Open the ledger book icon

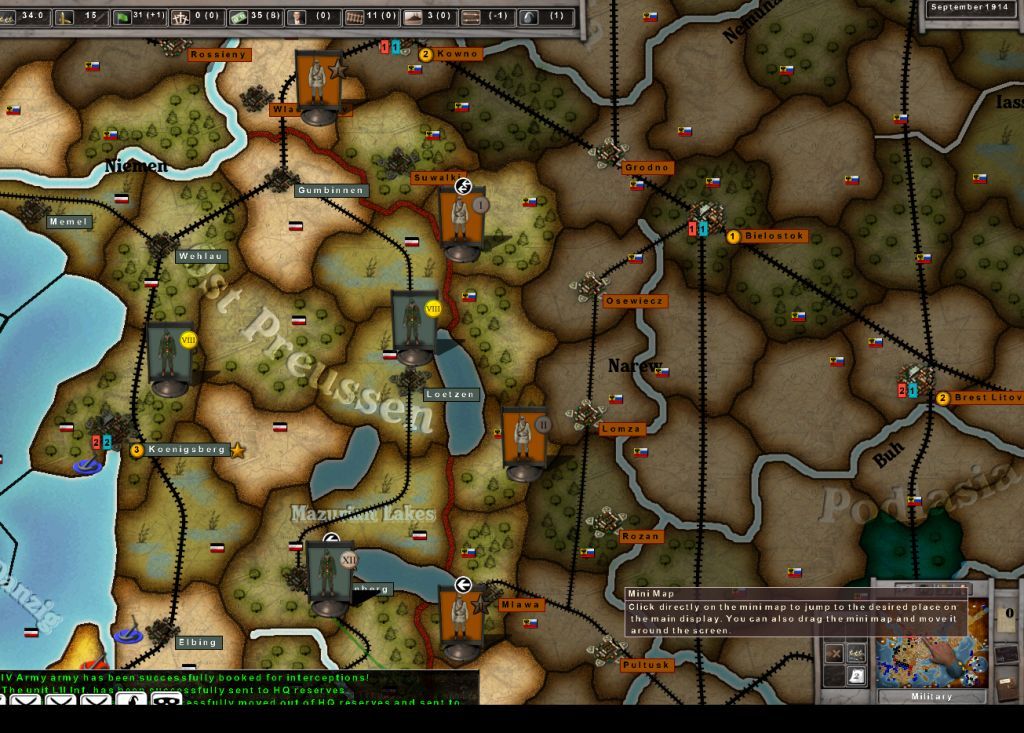(1007, 689)
